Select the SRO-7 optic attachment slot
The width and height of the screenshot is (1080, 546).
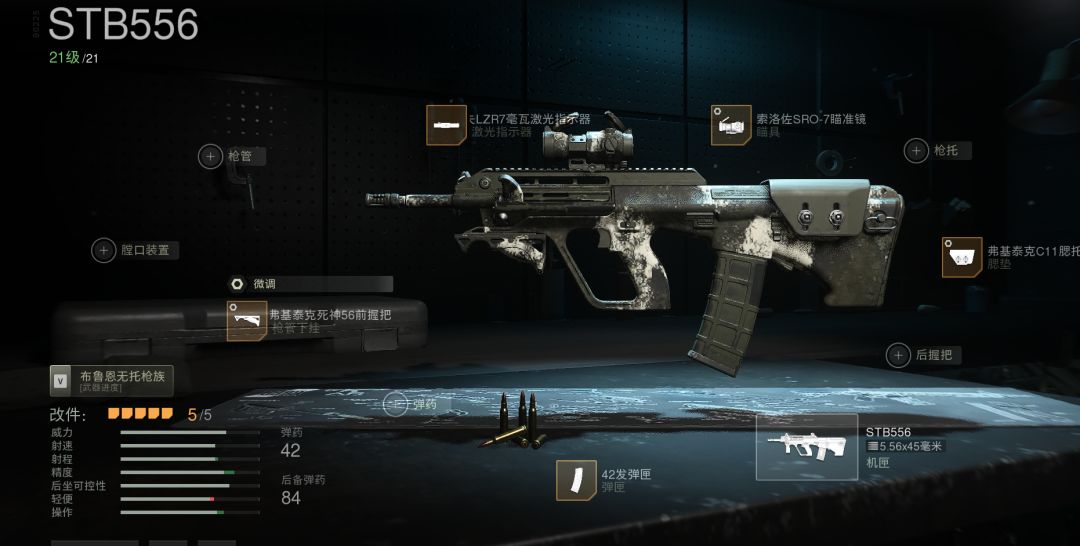731,126
